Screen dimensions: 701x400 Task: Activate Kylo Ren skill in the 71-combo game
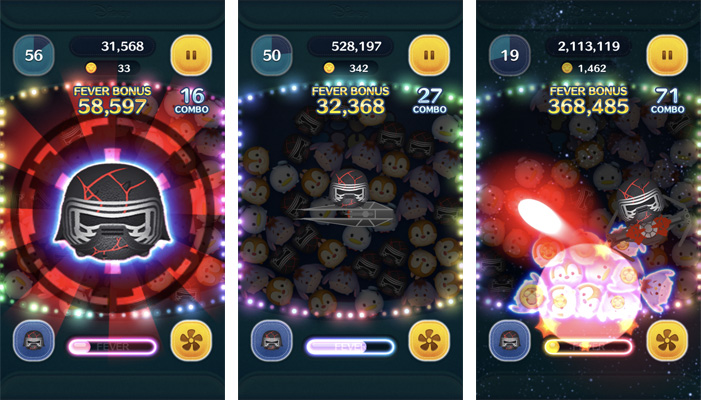tap(509, 343)
